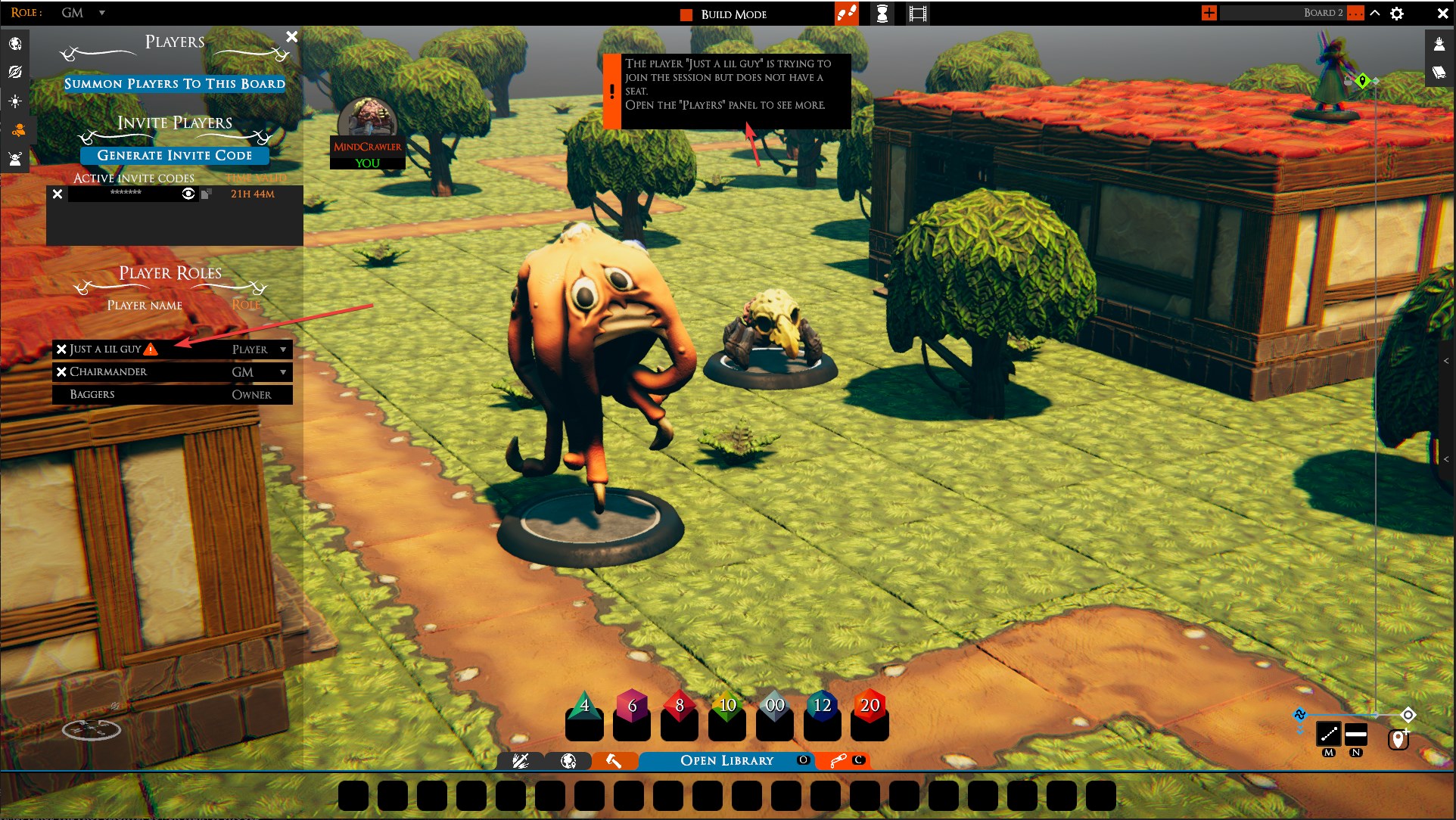Remove Chairmander from the player list
1456x820 pixels.
(x=61, y=371)
